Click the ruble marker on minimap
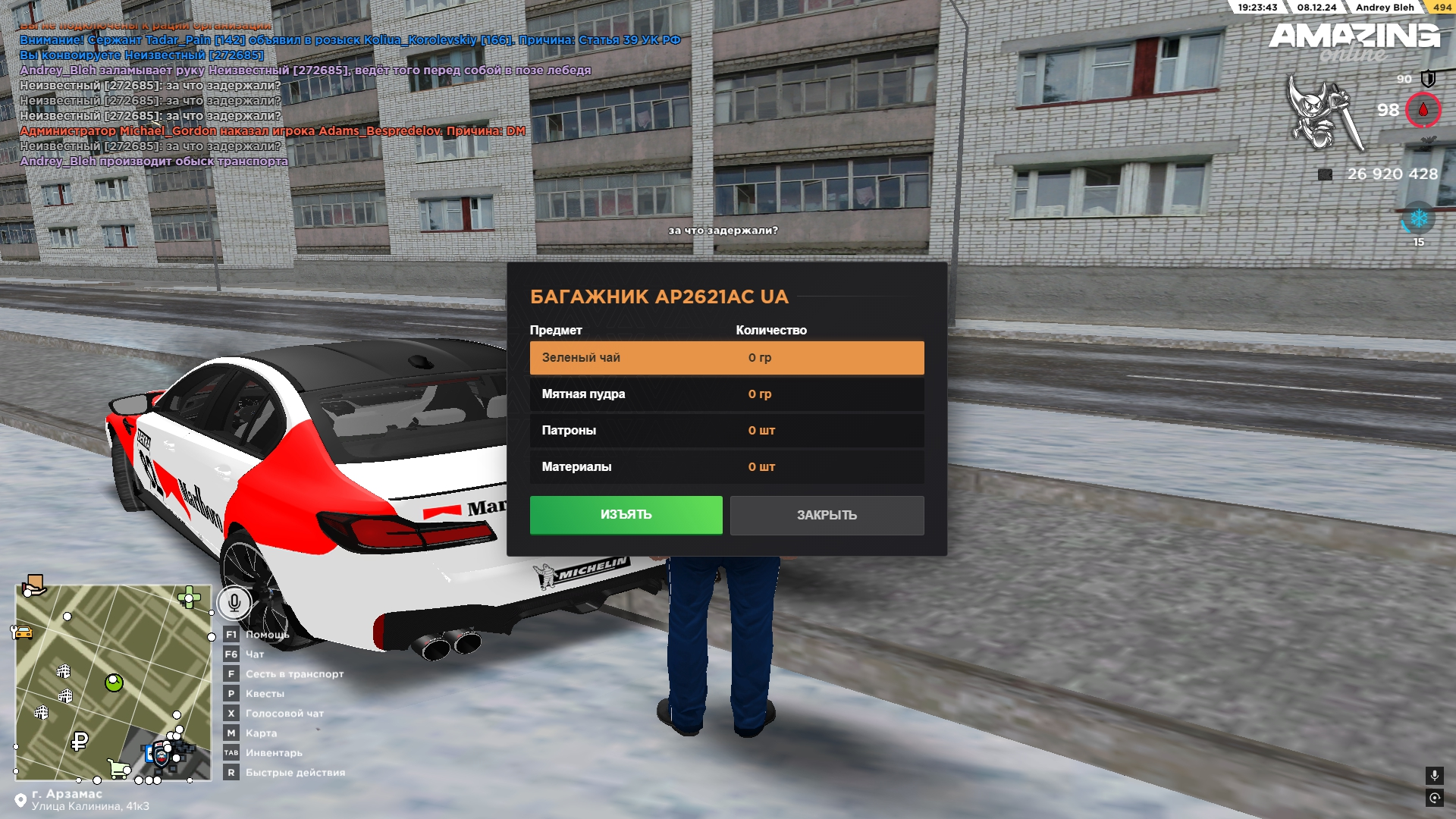Screen dimensions: 1456x819 (x=80, y=741)
